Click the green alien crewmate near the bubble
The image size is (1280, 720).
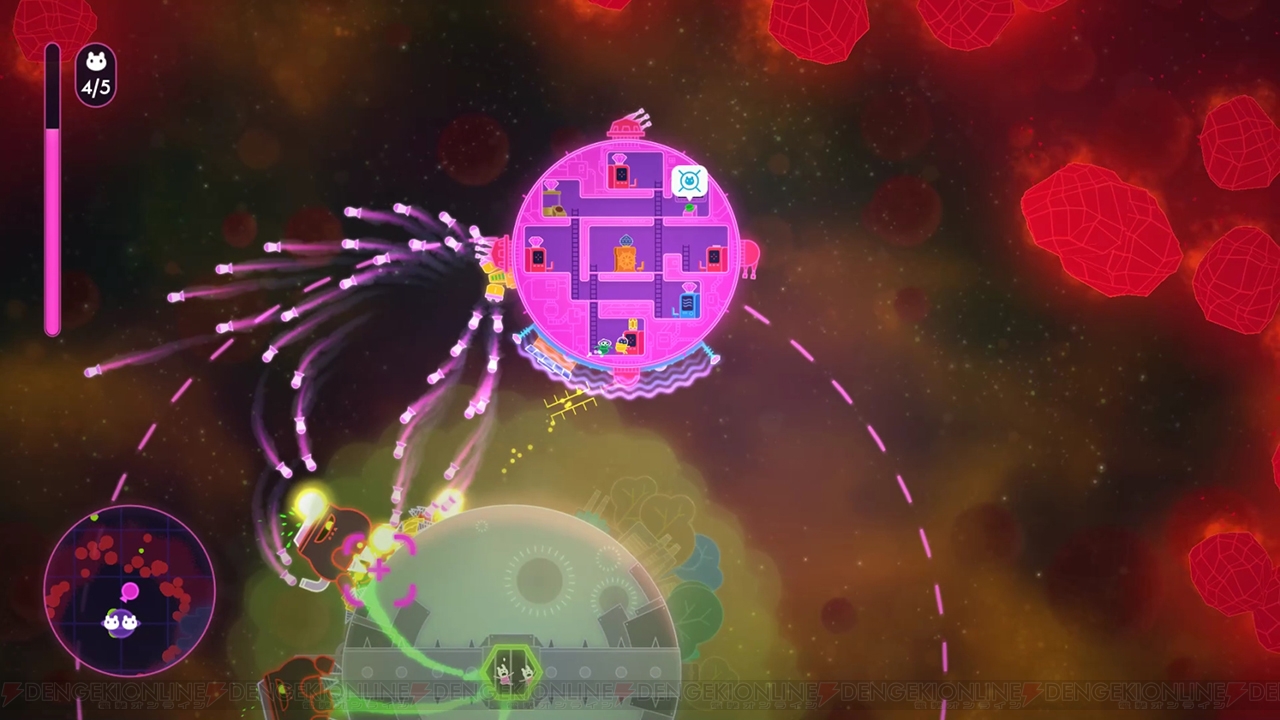687,208
